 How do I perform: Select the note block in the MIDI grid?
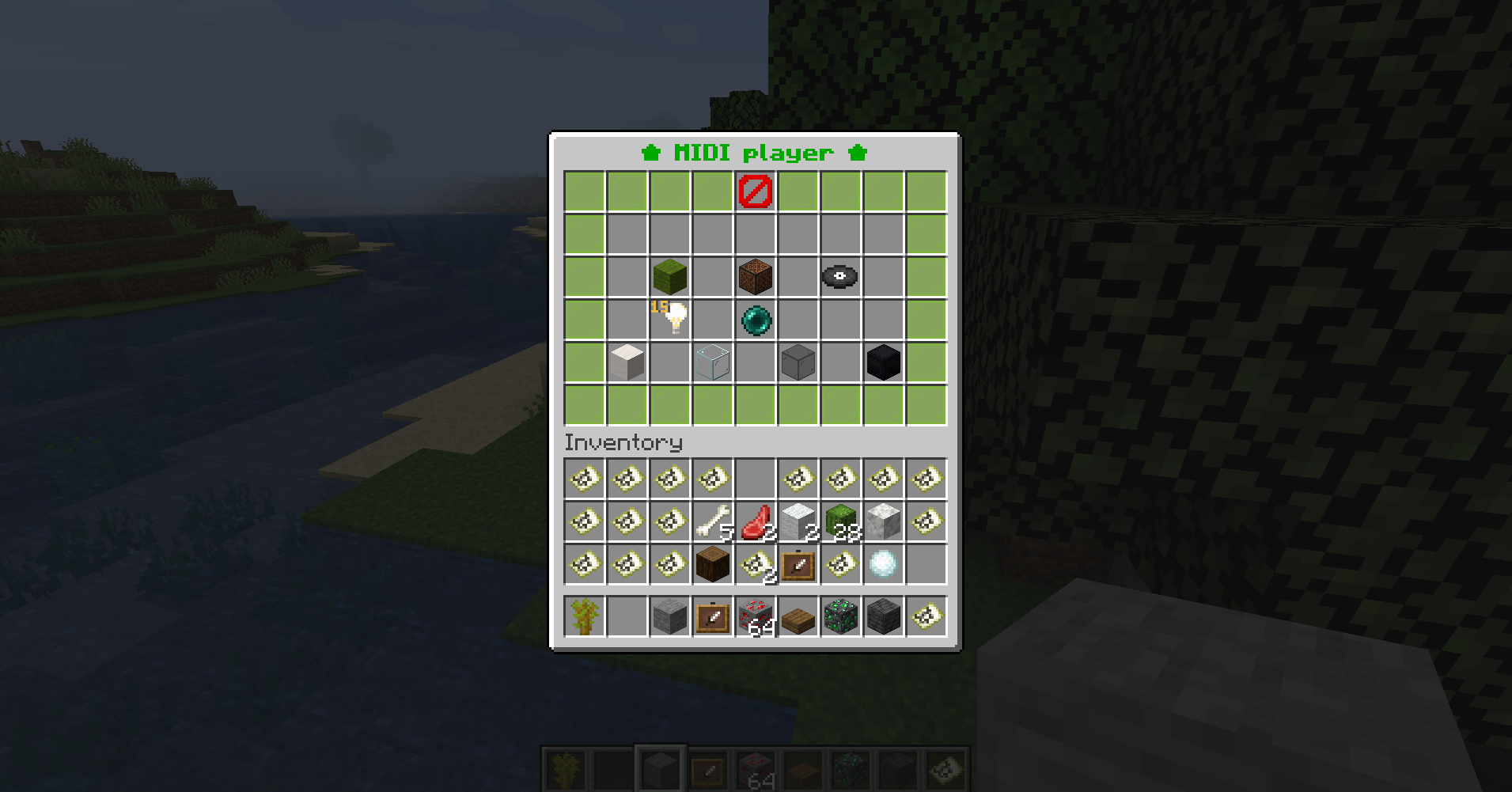(x=756, y=275)
